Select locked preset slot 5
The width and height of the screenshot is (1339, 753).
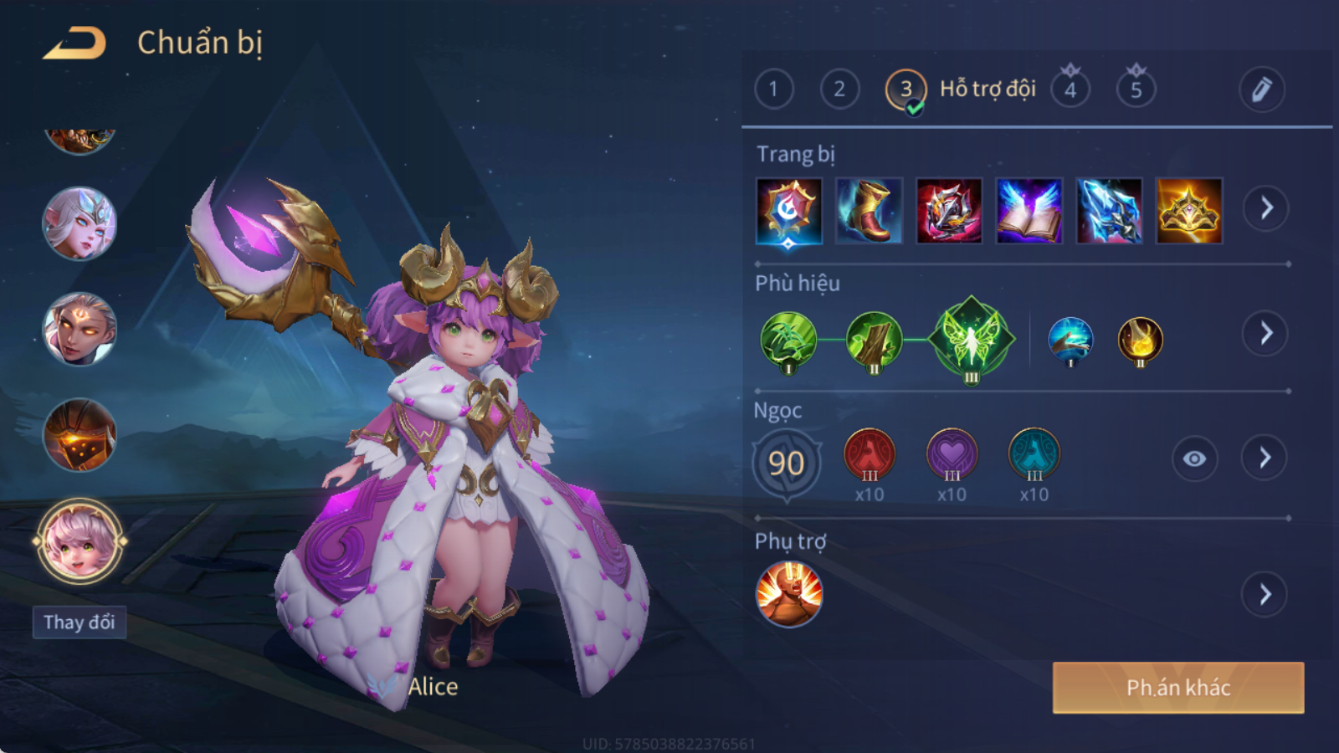click(x=1136, y=90)
